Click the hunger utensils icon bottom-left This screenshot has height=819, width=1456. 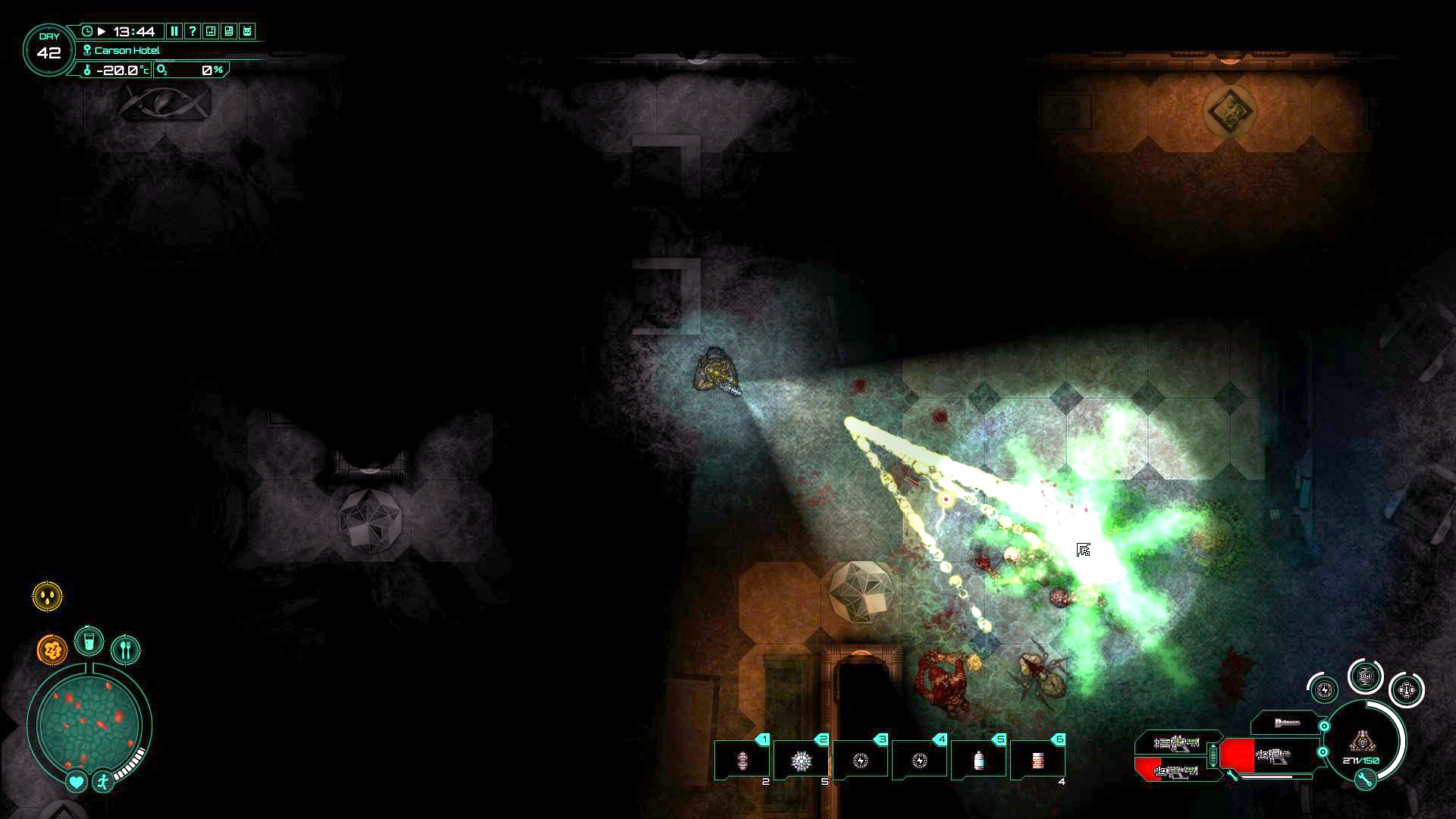[125, 651]
